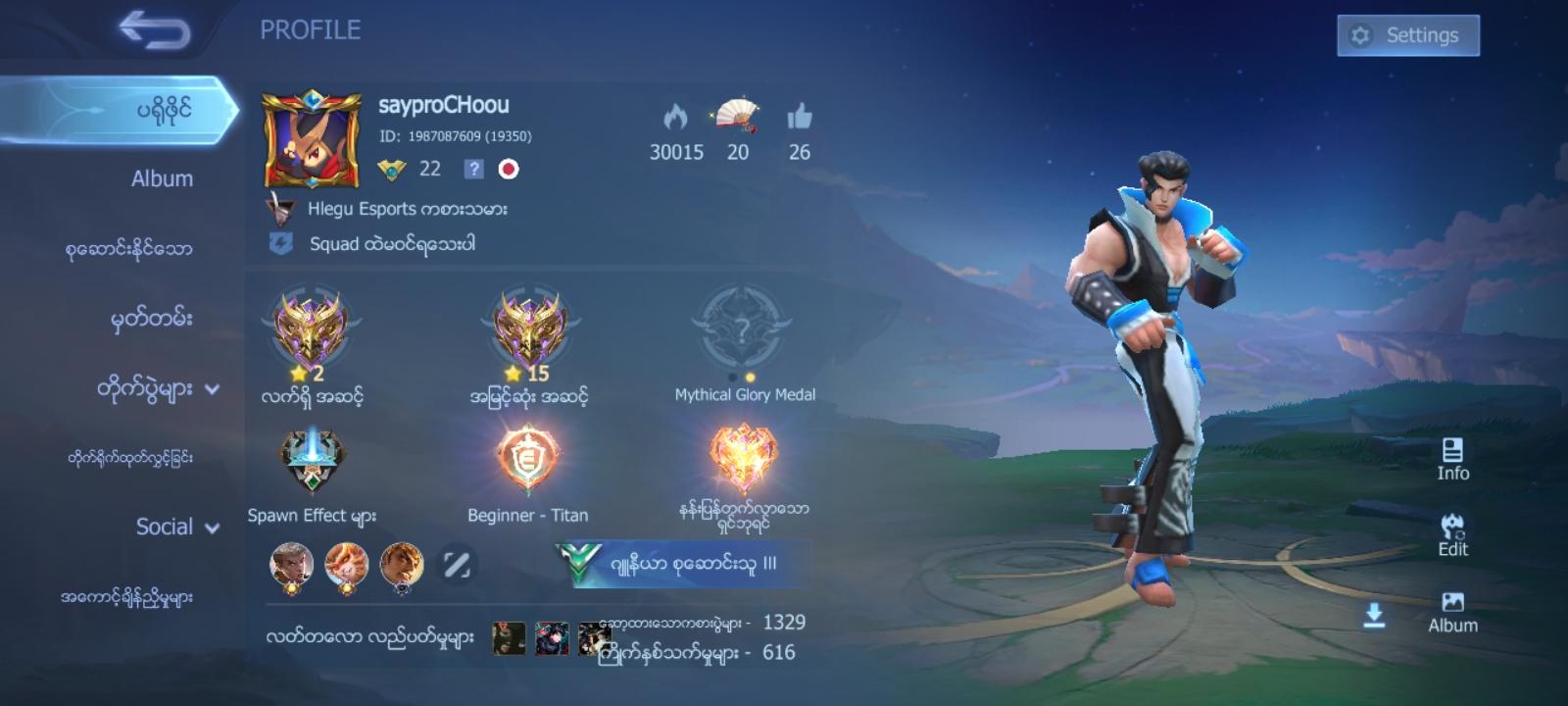Click the thumbs-up likes icon
The width and height of the screenshot is (1568, 706).
[801, 120]
